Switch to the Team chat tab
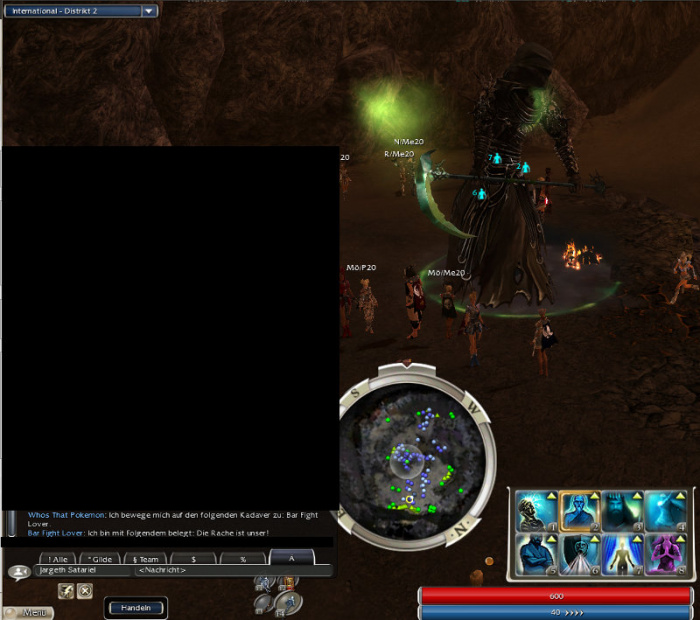The image size is (700, 620). click(x=144, y=559)
